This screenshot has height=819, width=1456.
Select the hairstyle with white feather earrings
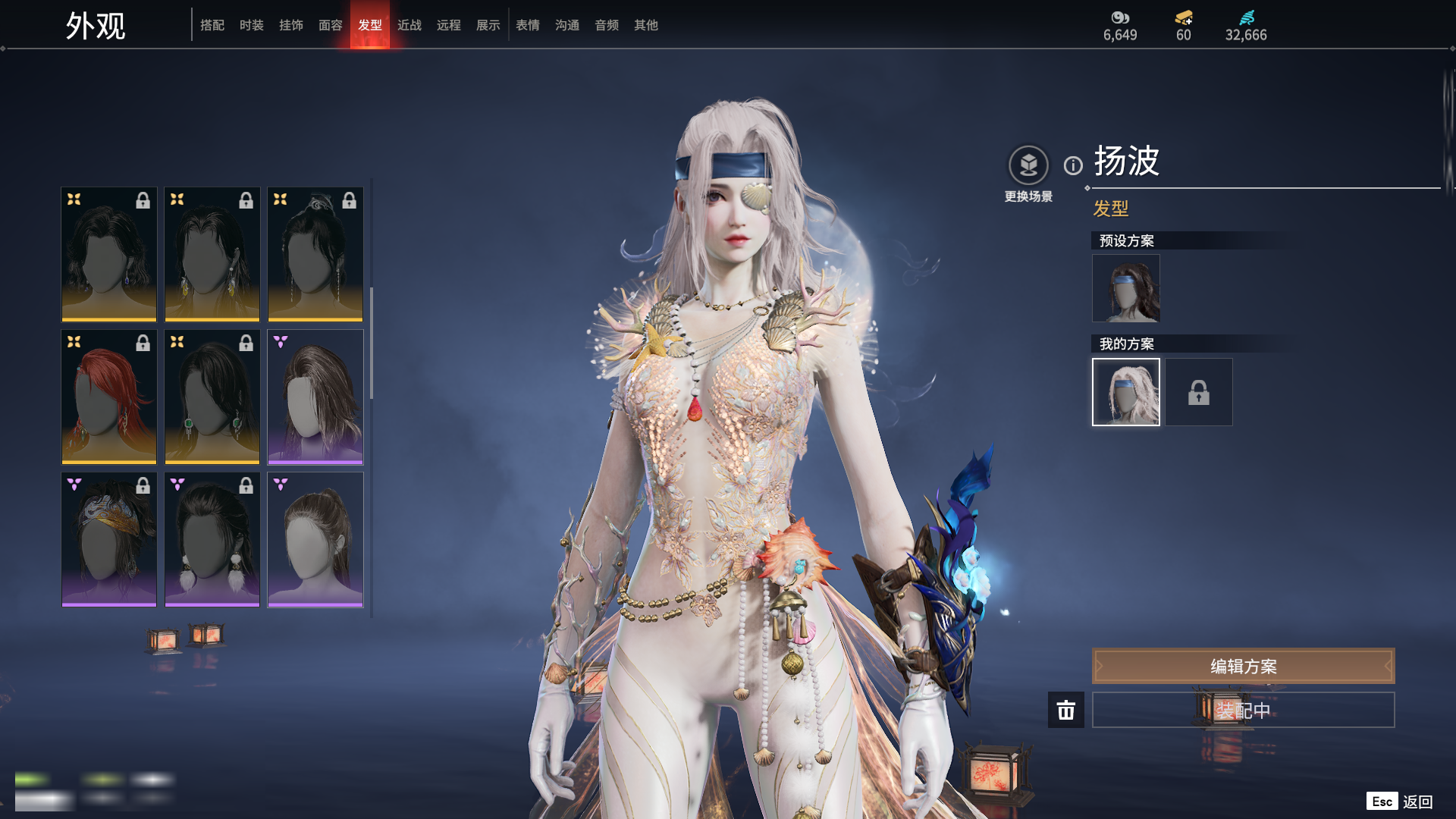212,539
